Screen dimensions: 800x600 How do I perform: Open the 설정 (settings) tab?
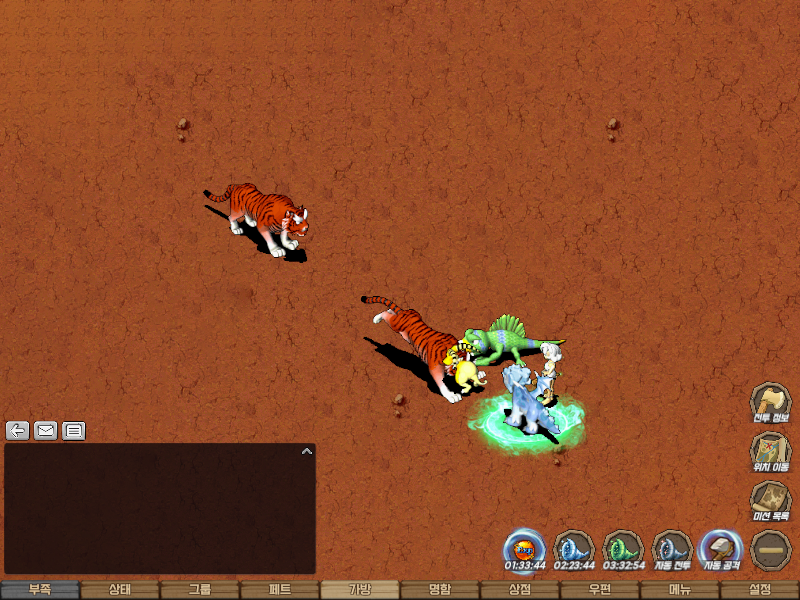point(760,590)
